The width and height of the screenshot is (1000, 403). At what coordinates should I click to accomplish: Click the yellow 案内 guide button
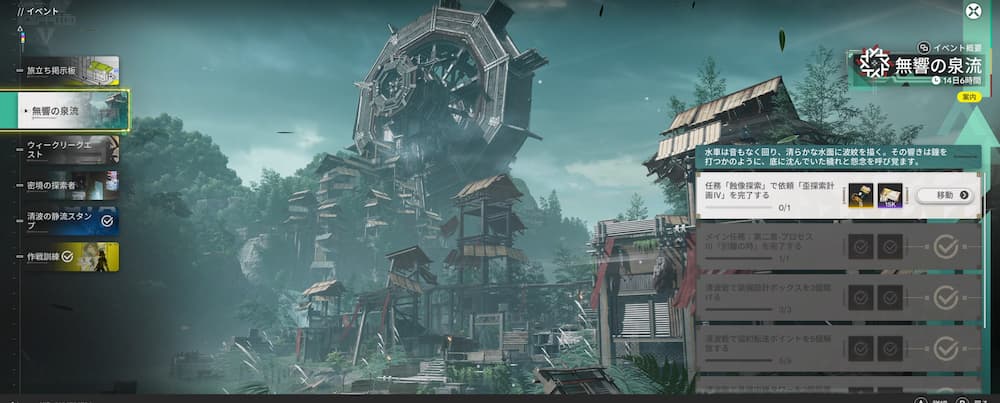point(968,97)
